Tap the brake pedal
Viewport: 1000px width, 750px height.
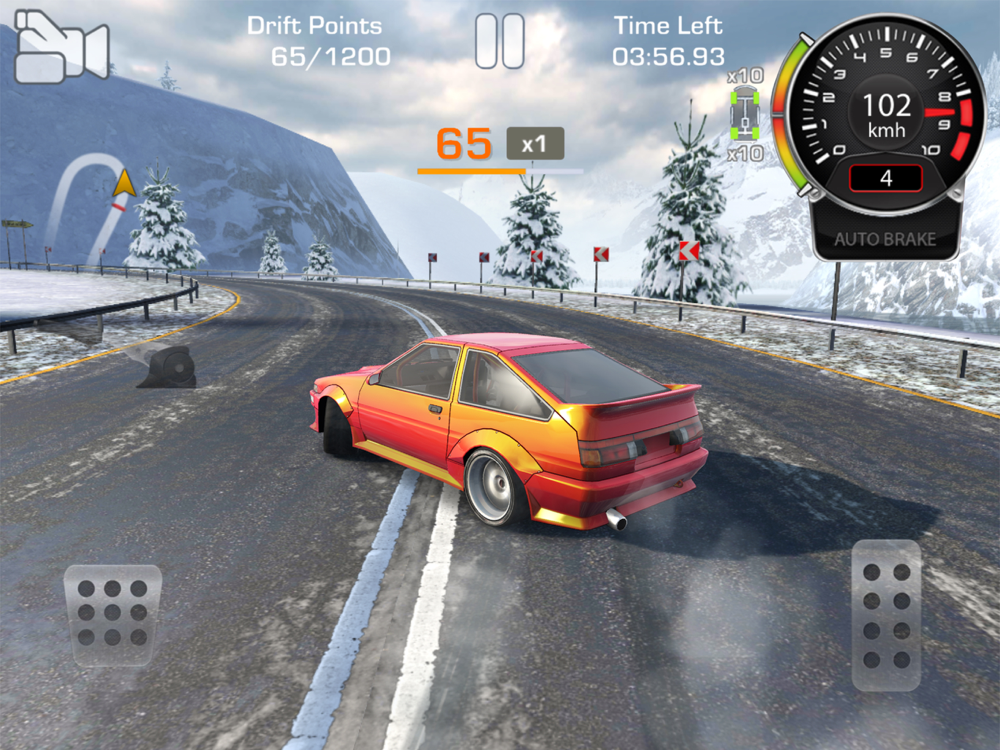pyautogui.click(x=112, y=610)
